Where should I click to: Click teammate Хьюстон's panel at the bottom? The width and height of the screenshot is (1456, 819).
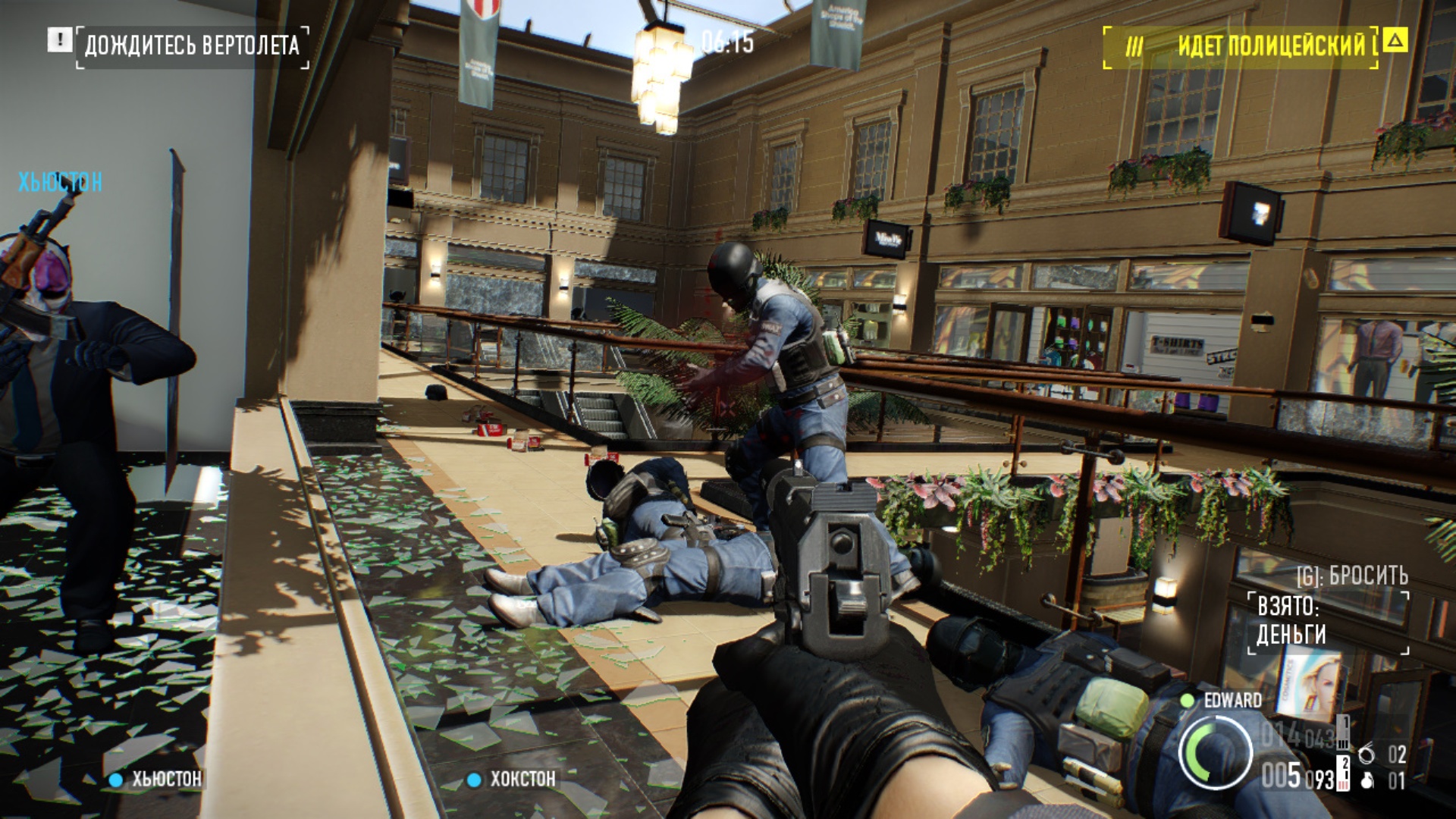(x=156, y=779)
